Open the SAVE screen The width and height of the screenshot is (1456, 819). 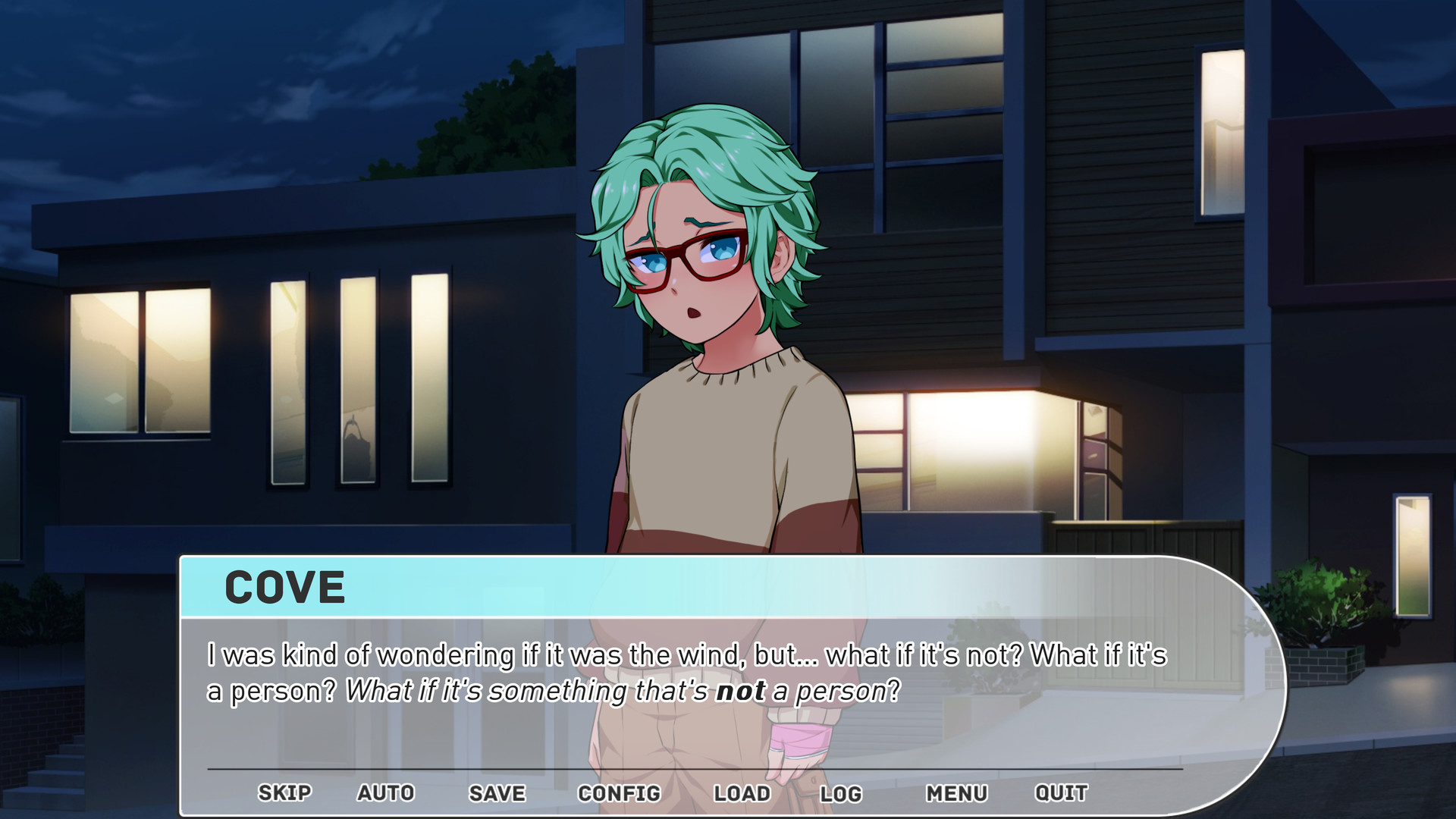click(497, 793)
